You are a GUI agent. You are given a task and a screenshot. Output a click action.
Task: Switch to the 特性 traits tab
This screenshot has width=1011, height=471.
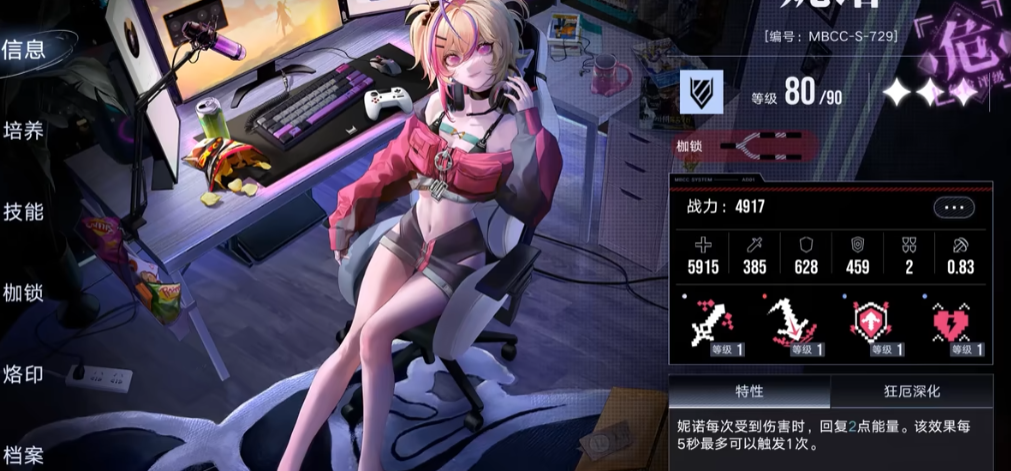pos(749,391)
